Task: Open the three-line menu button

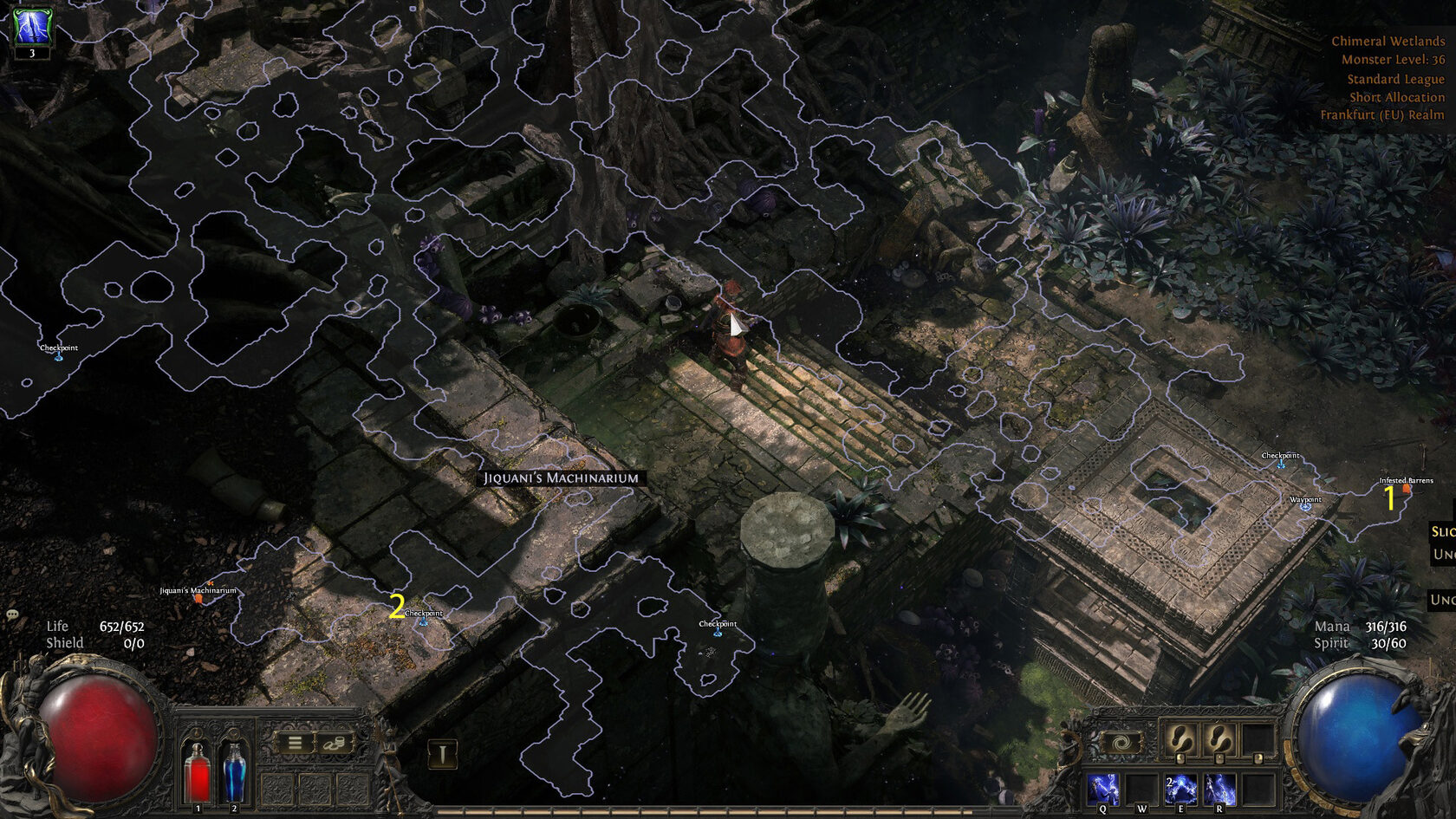Action: (295, 743)
